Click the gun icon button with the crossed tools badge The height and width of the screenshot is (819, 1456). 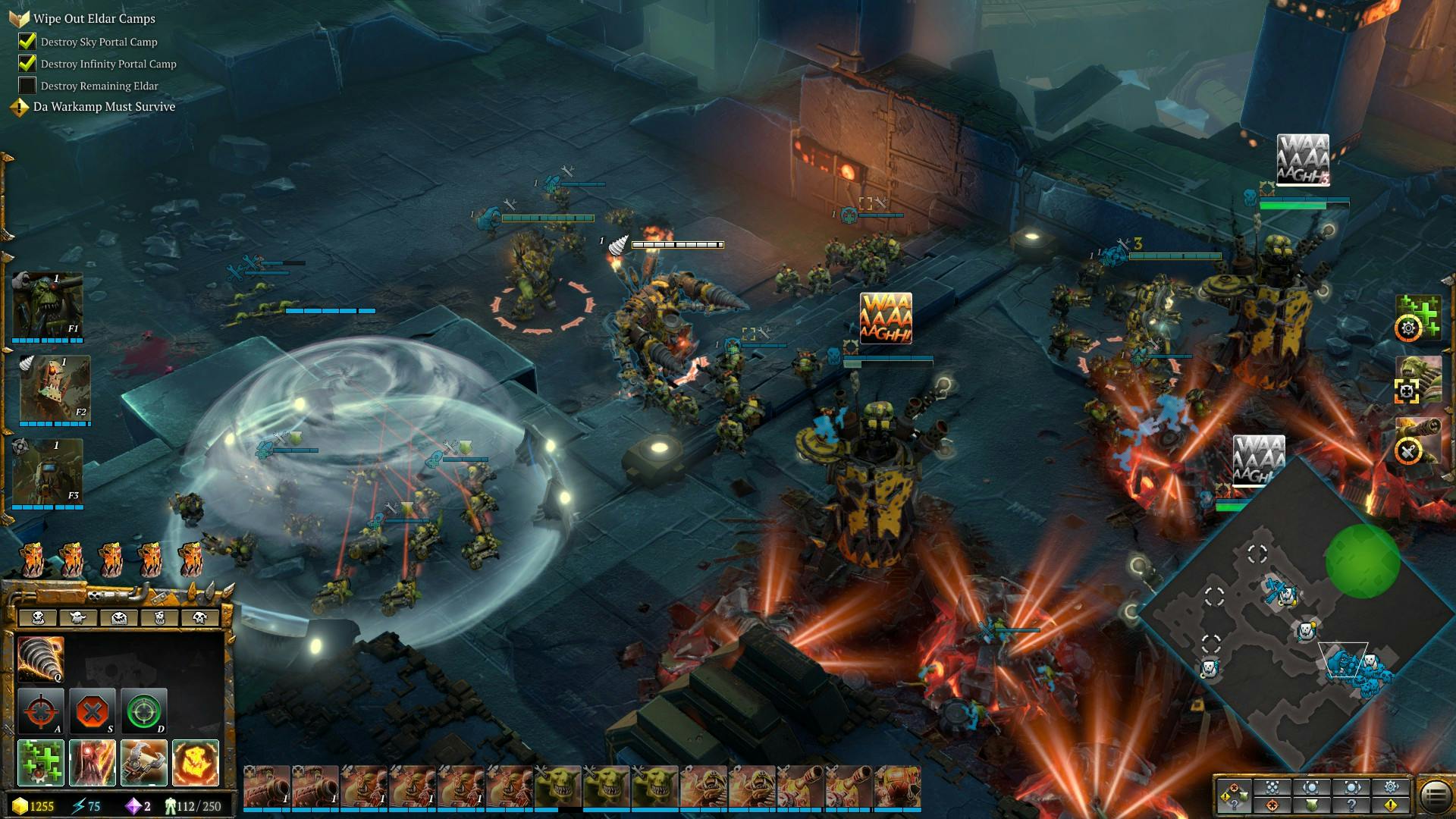point(1417,441)
